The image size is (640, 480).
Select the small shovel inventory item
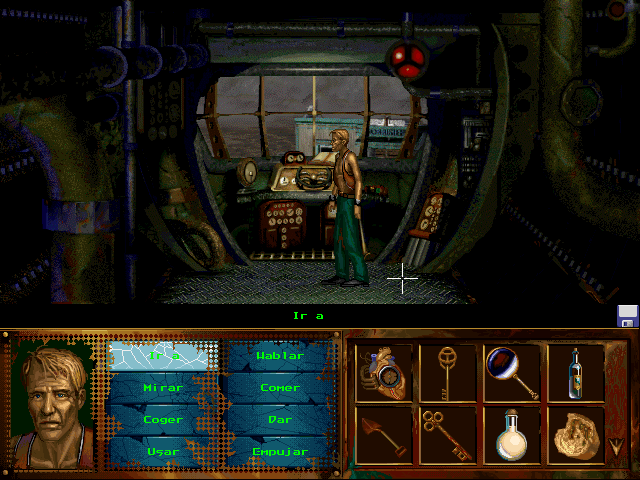pos(384,434)
